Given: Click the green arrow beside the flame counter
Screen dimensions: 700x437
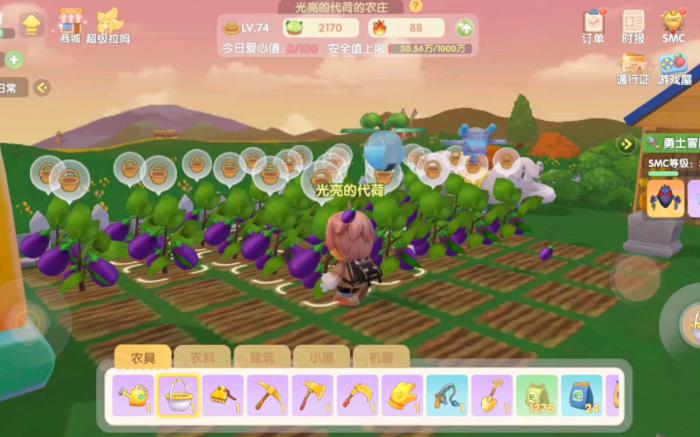Looking at the screenshot, I should click(464, 28).
